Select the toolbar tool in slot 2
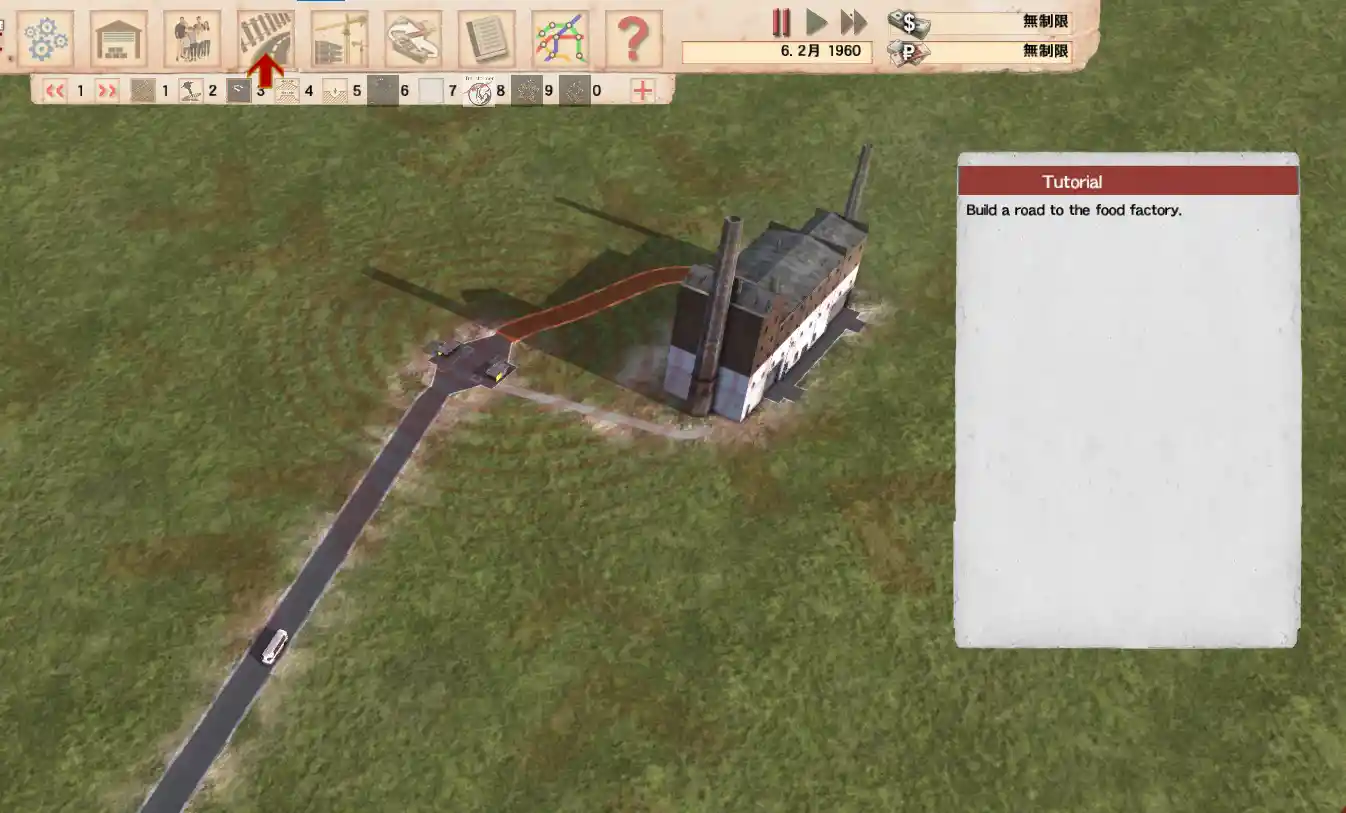This screenshot has width=1346, height=813. (190, 91)
